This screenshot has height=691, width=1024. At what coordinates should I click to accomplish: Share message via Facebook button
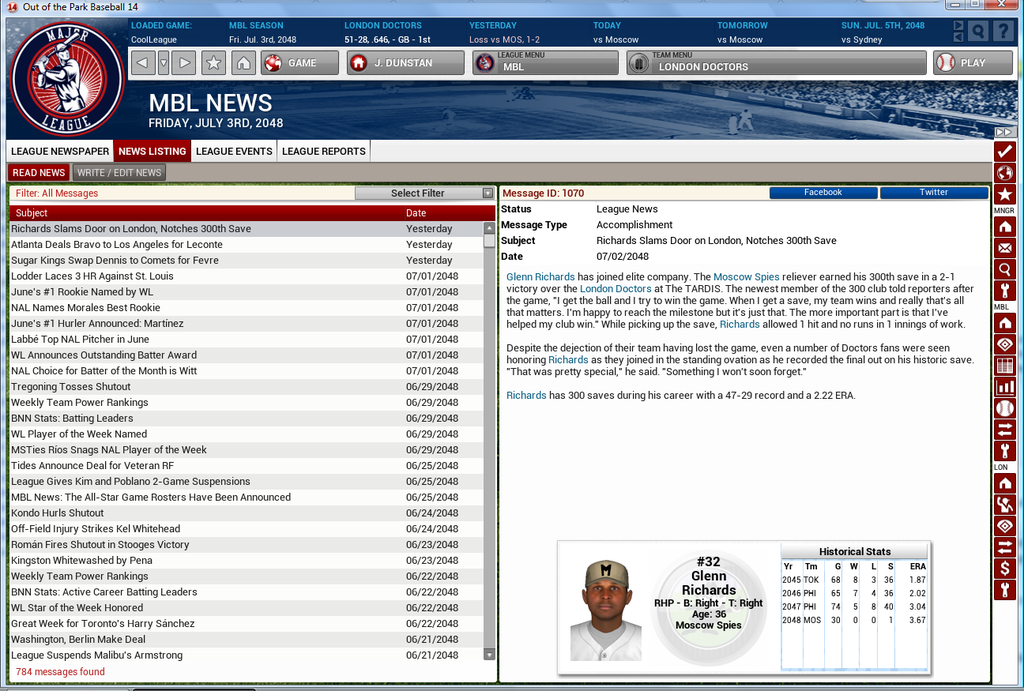(x=823, y=192)
